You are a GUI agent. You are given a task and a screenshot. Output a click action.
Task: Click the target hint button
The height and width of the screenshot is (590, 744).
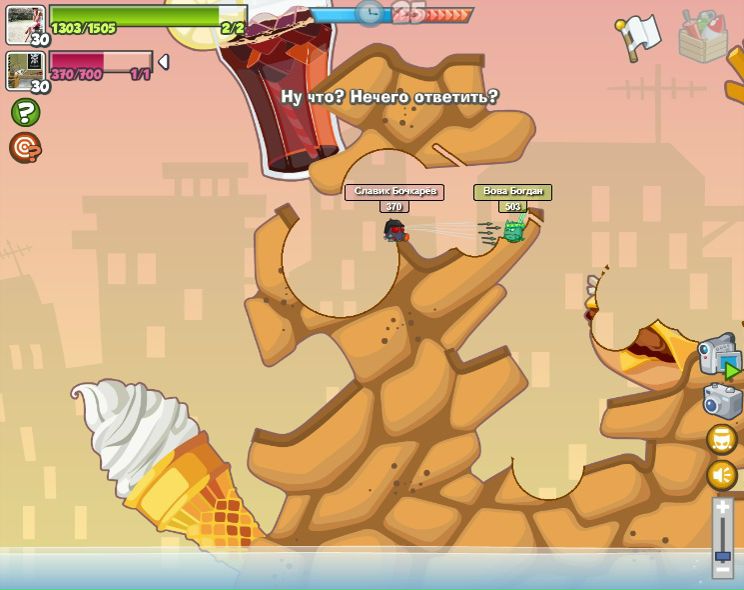pyautogui.click(x=25, y=148)
